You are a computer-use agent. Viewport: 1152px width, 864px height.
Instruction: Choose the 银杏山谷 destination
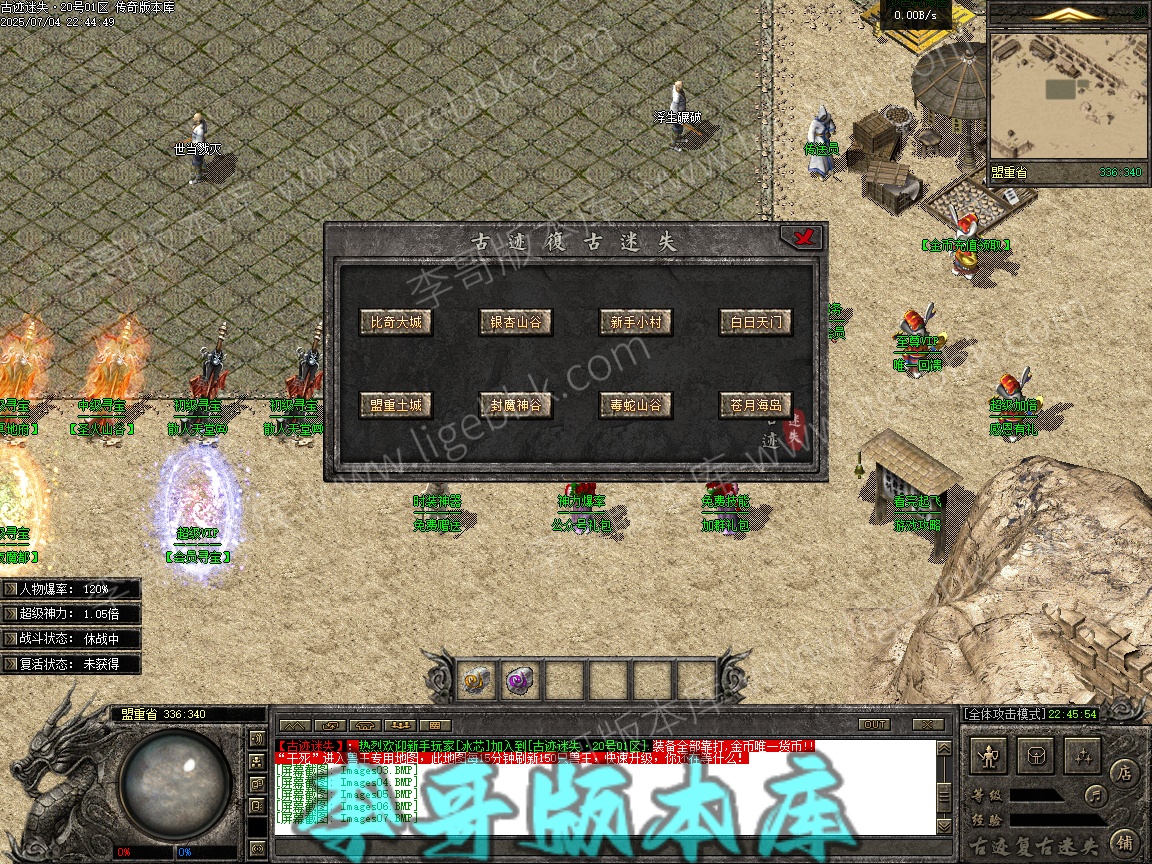point(515,323)
